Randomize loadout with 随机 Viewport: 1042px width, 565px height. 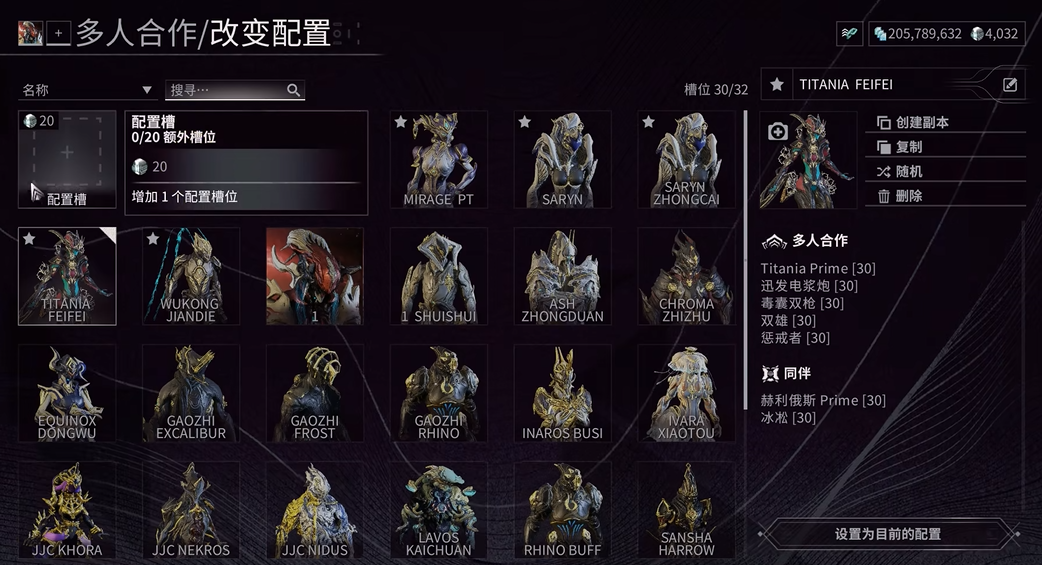click(x=909, y=171)
